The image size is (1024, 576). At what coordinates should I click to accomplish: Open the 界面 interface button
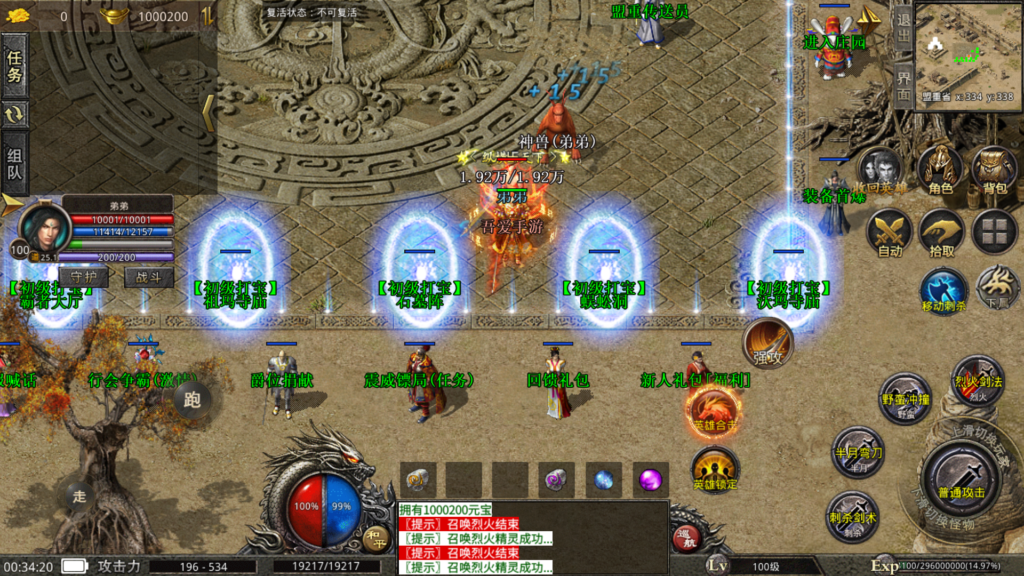tap(903, 84)
